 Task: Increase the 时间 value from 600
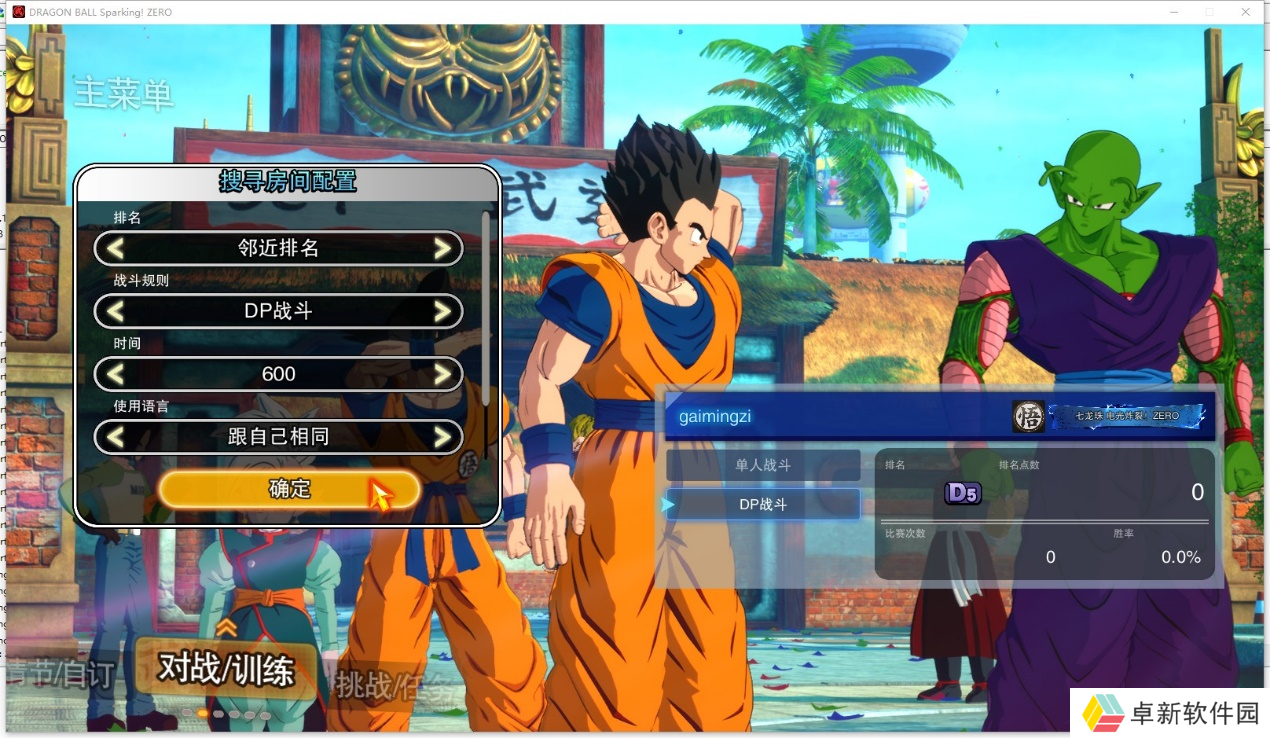coord(442,374)
